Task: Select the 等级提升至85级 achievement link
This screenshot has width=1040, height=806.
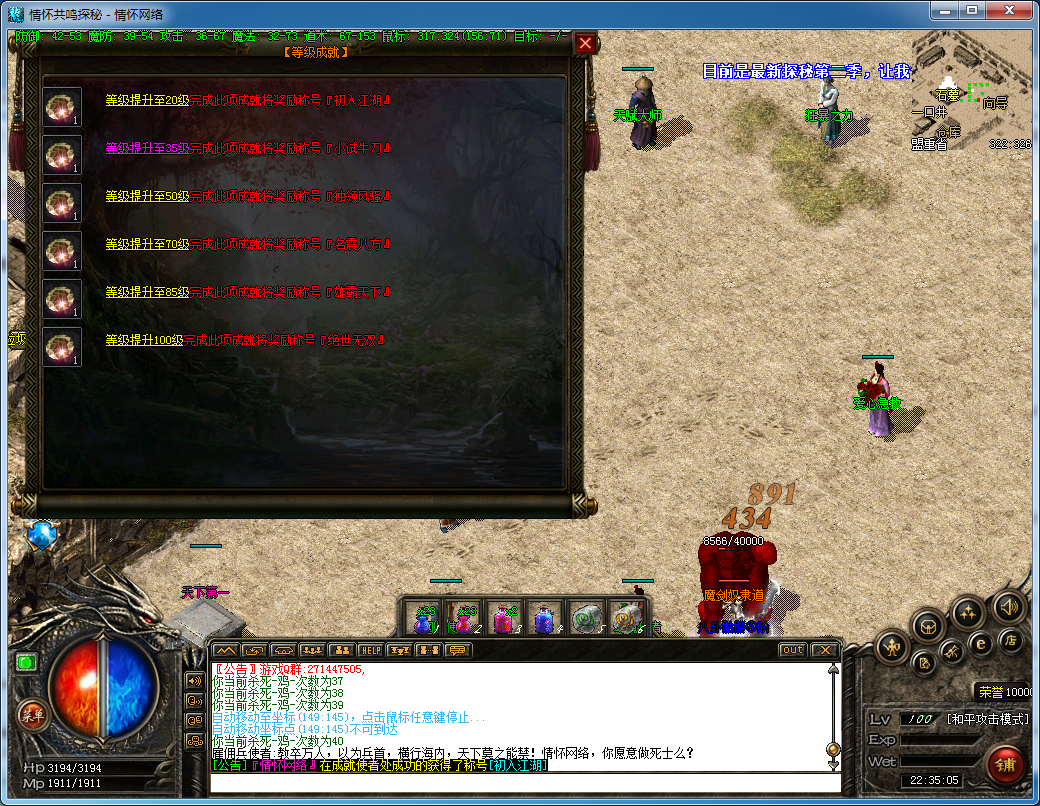Action: [147, 292]
